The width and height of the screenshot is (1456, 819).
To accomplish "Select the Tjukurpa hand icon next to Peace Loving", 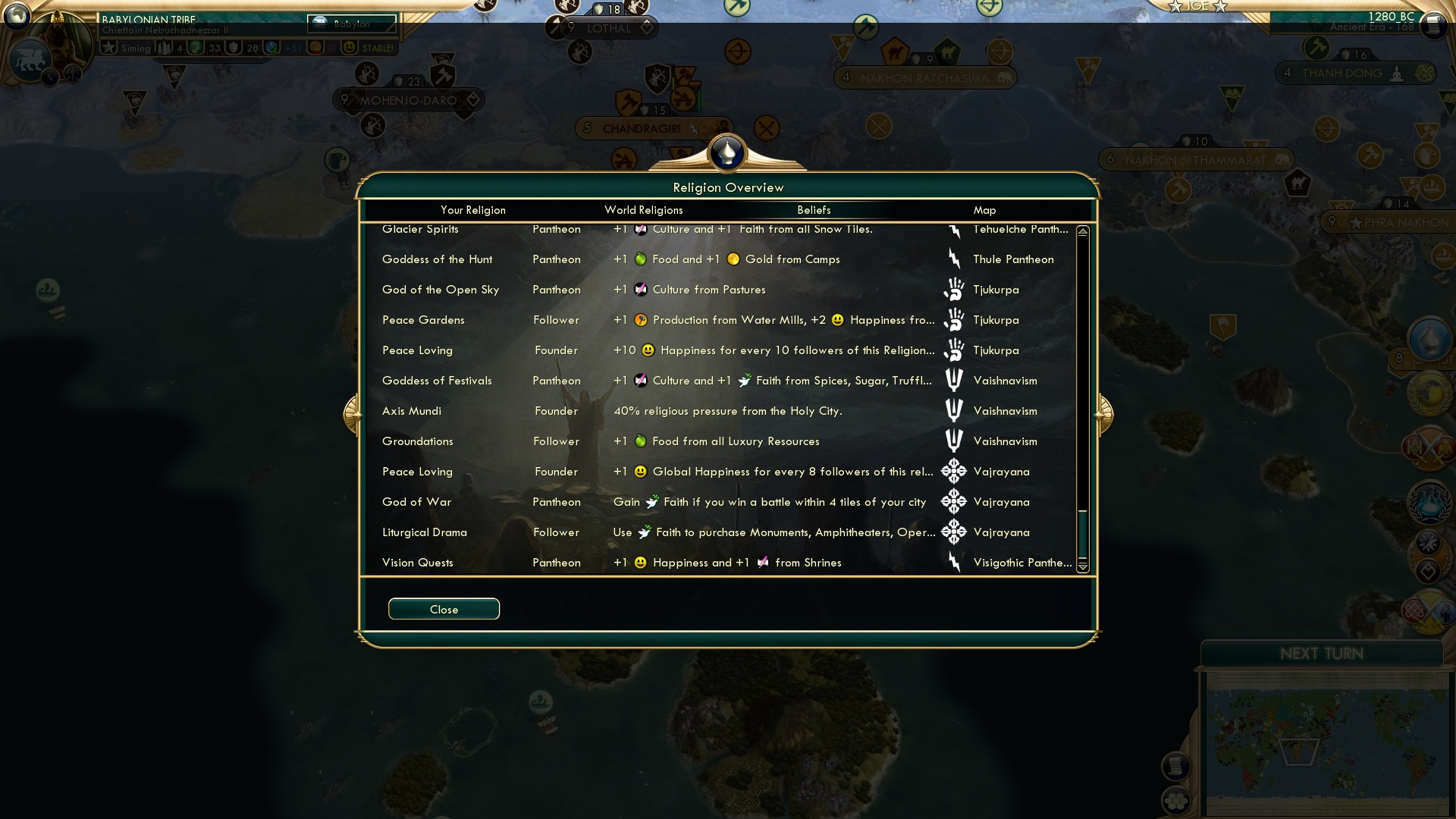I will pos(953,350).
